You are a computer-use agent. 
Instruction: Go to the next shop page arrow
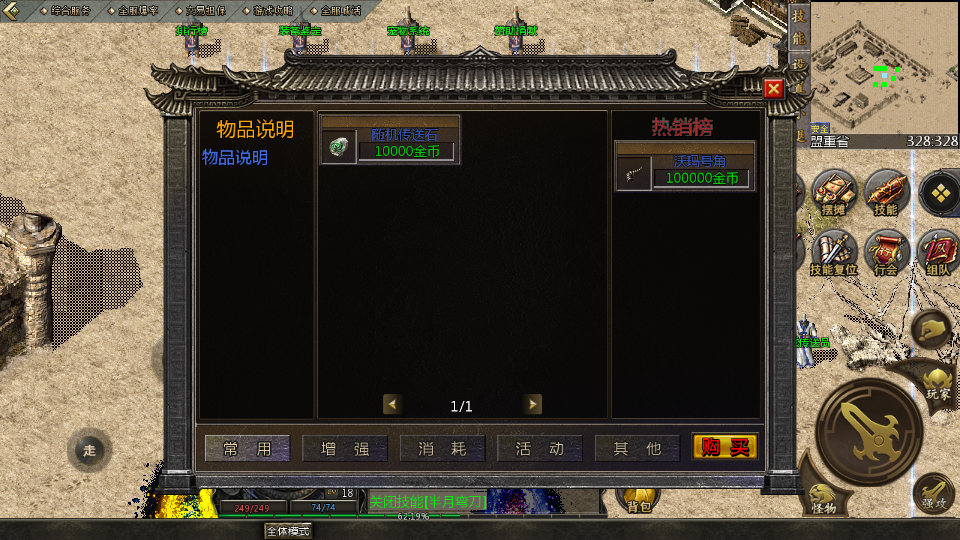pos(533,404)
